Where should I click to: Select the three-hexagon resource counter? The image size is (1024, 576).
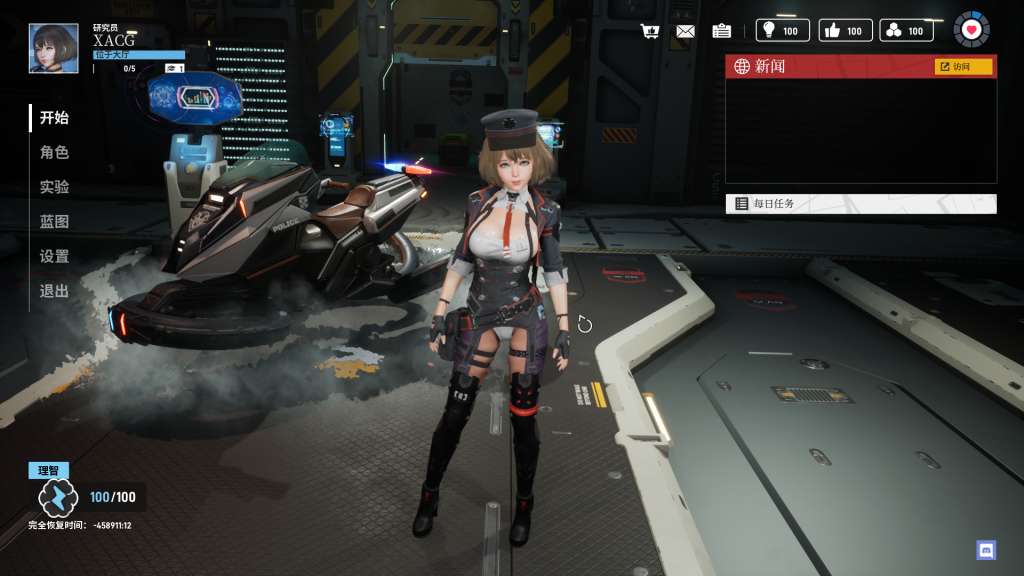click(x=906, y=31)
